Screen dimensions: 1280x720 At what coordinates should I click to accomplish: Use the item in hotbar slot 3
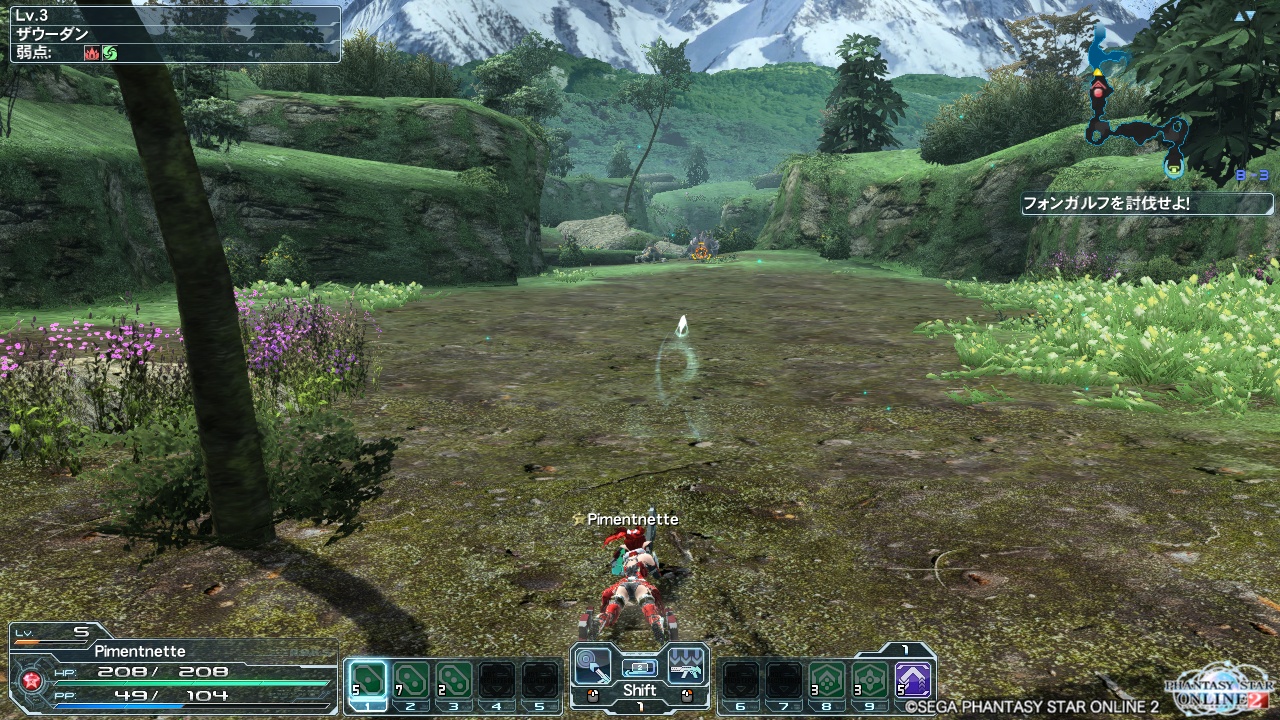(454, 680)
